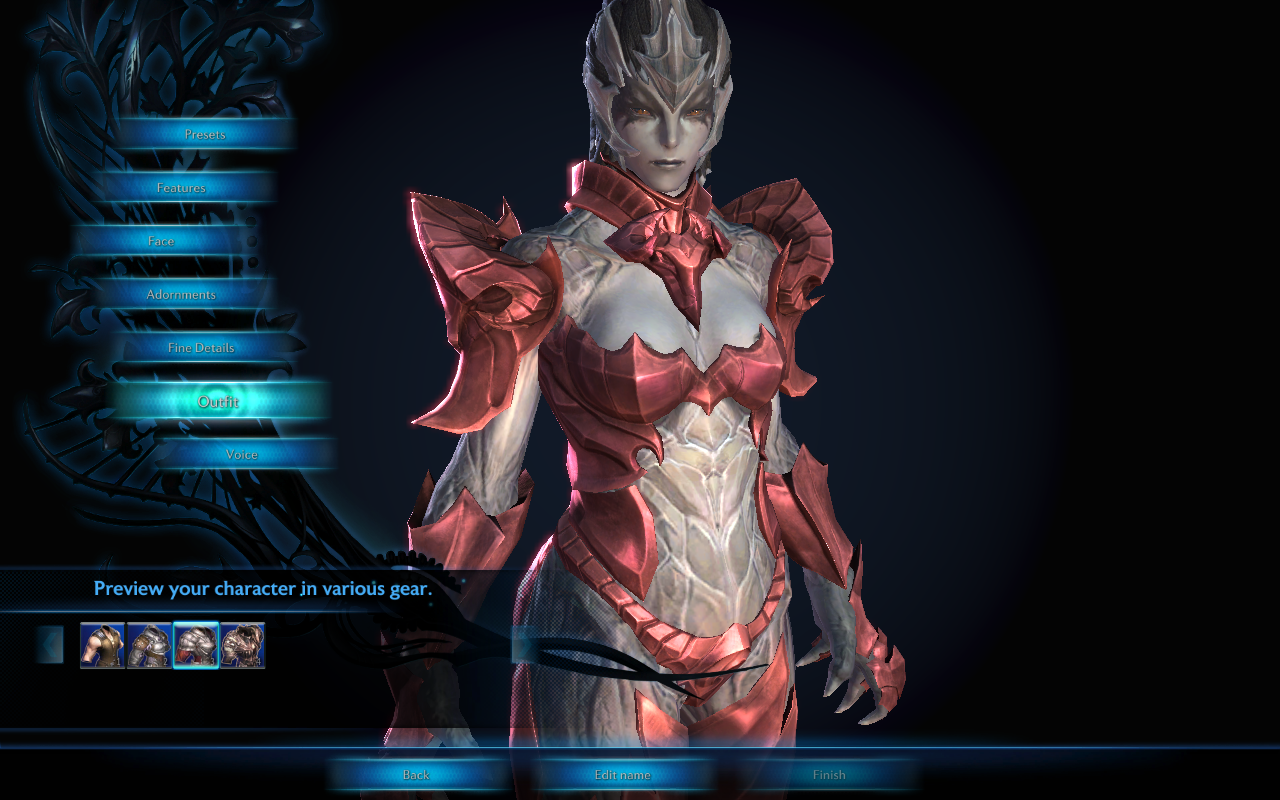The image size is (1280, 800).
Task: Finish character creation
Action: 829,775
